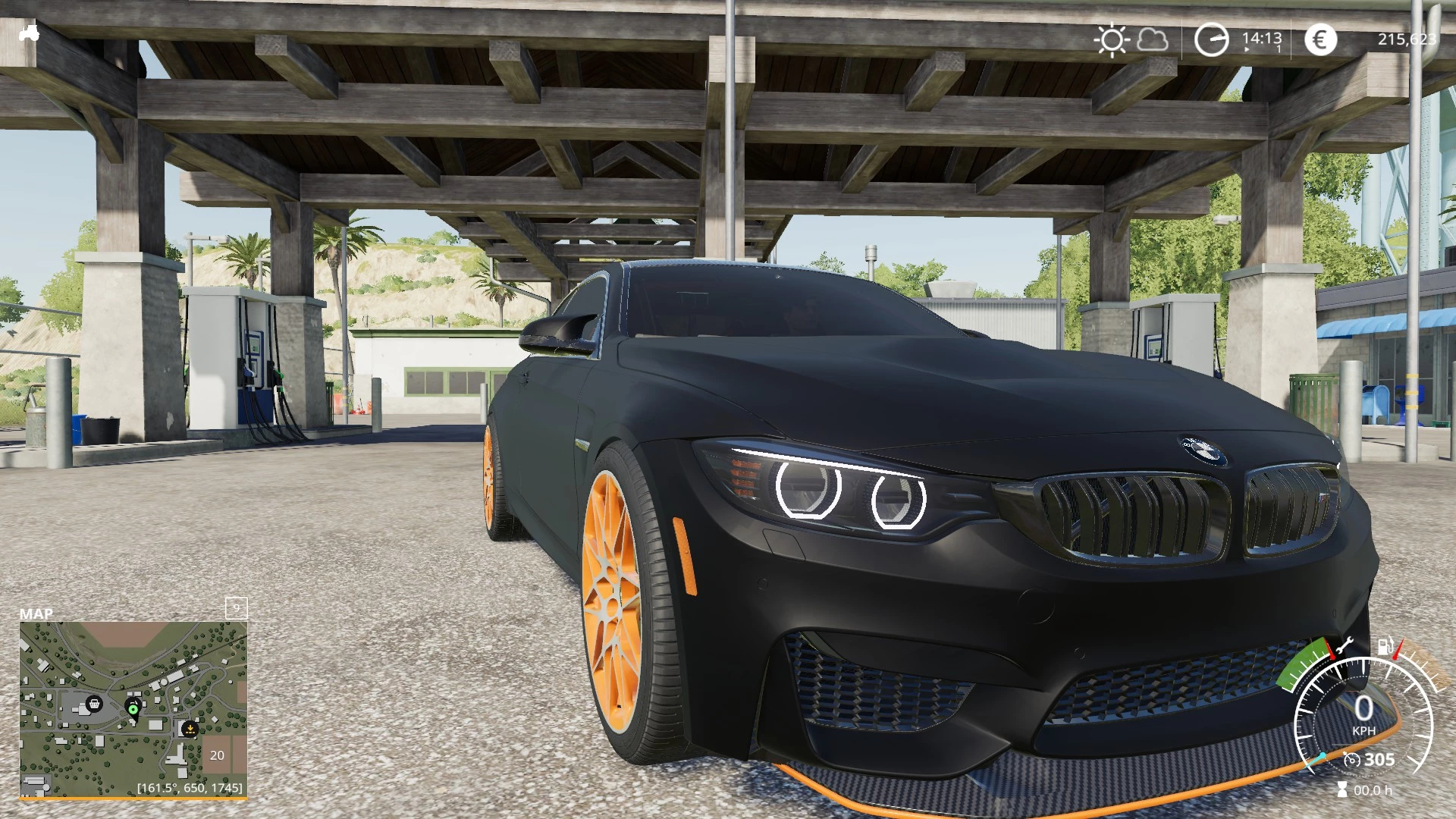1456x819 pixels.
Task: Click the fuel pump gauge icon
Action: click(x=1385, y=647)
